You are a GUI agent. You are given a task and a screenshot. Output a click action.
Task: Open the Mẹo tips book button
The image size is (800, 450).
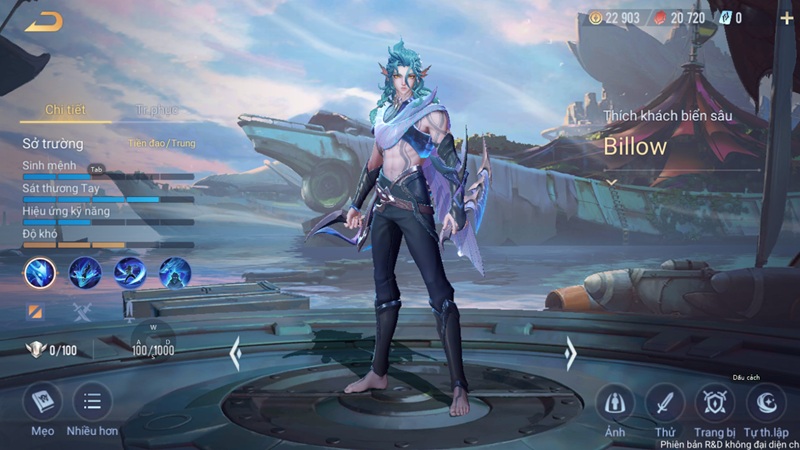42,402
